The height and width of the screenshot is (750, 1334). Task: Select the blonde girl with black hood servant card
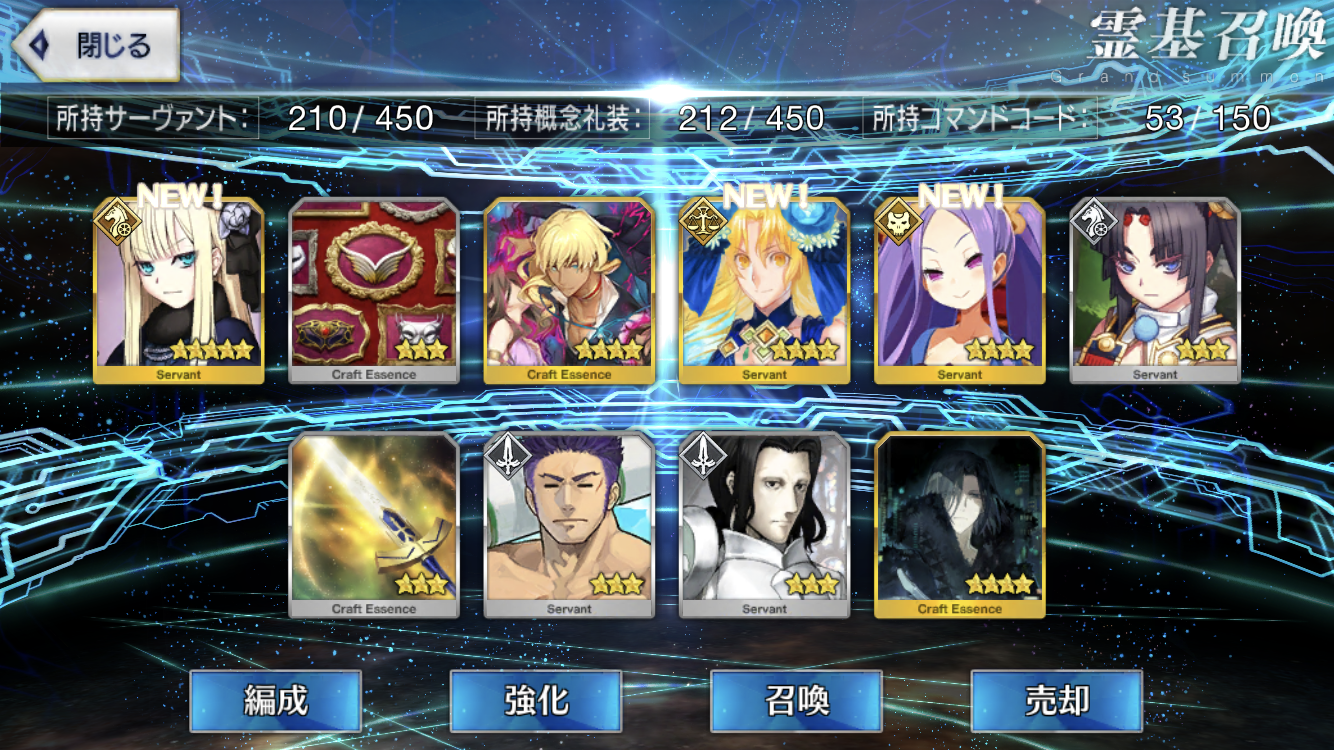pyautogui.click(x=179, y=290)
